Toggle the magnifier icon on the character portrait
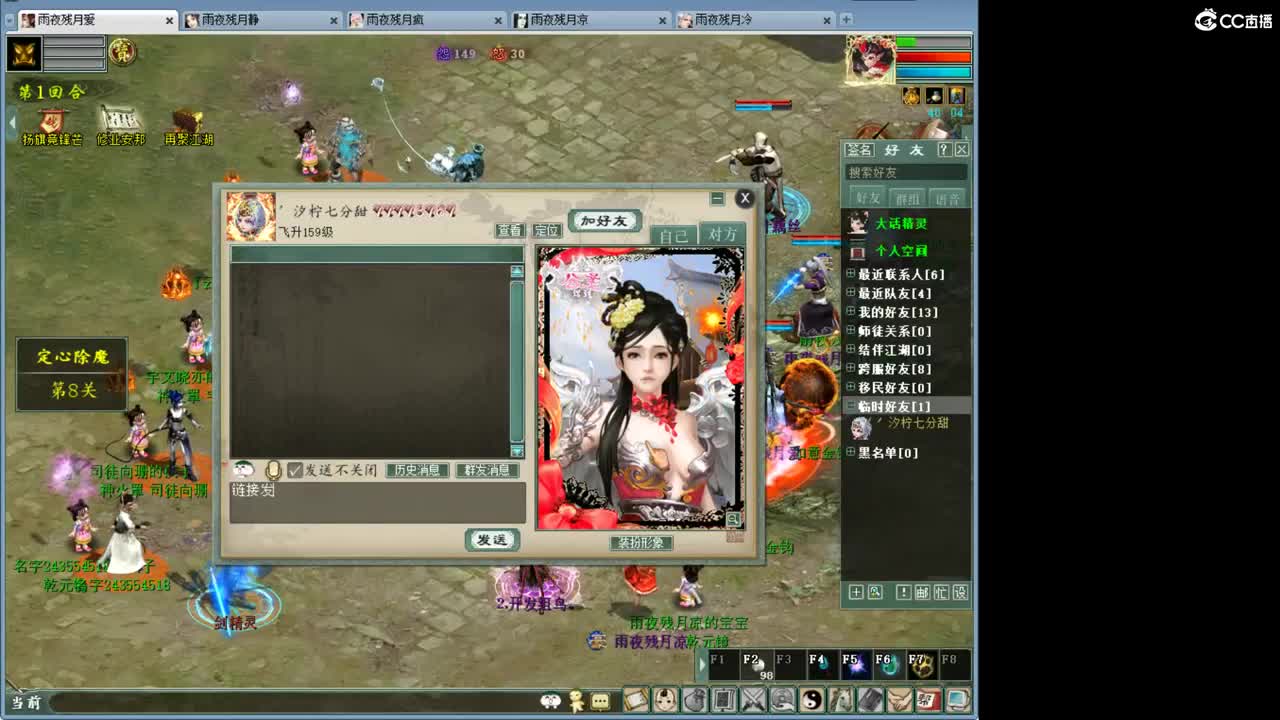 pos(731,517)
